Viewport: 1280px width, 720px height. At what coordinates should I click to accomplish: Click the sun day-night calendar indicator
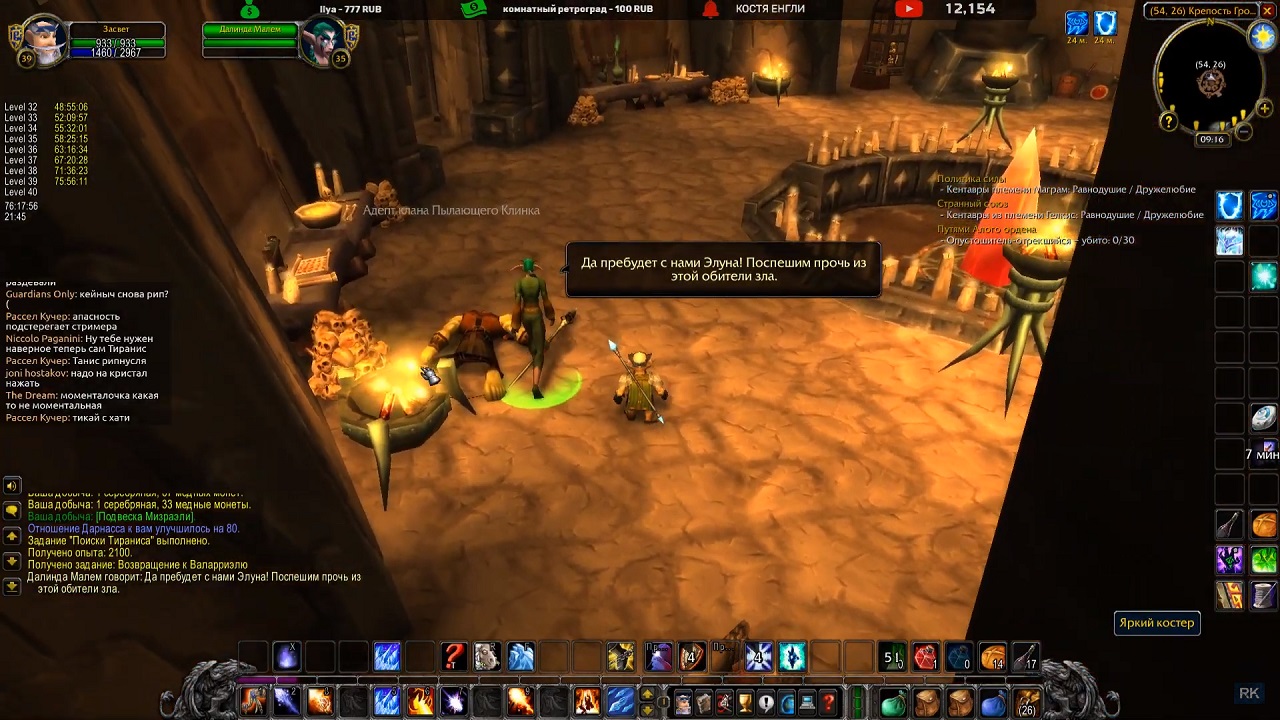click(1263, 36)
